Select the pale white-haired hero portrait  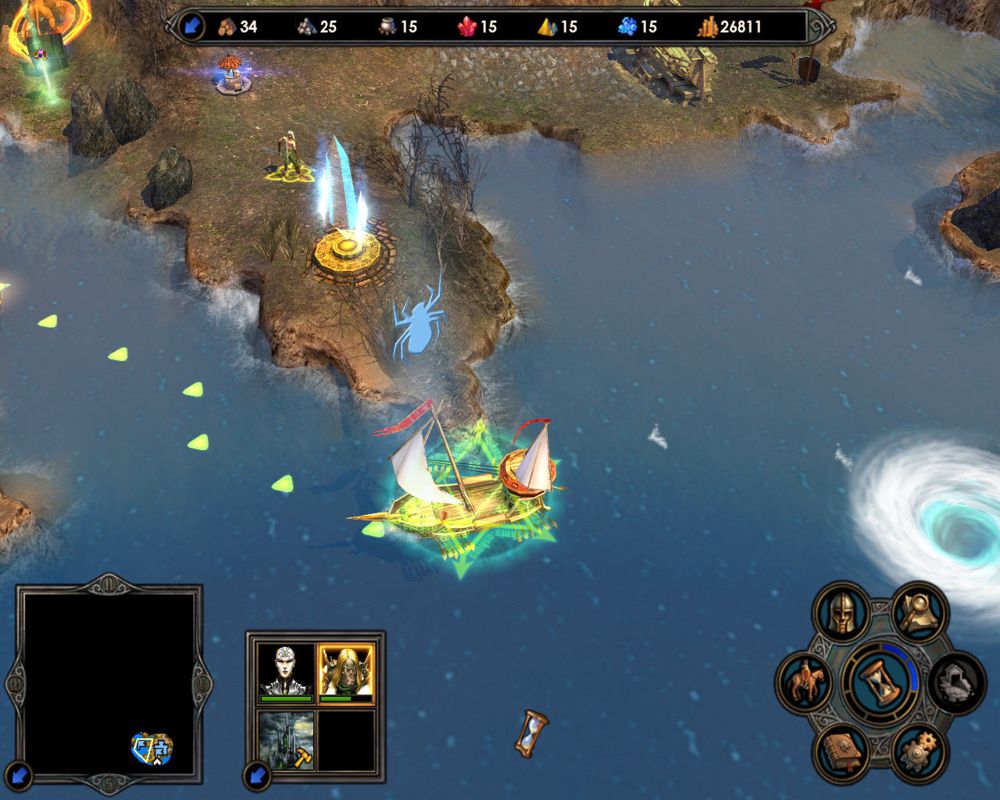click(287, 670)
